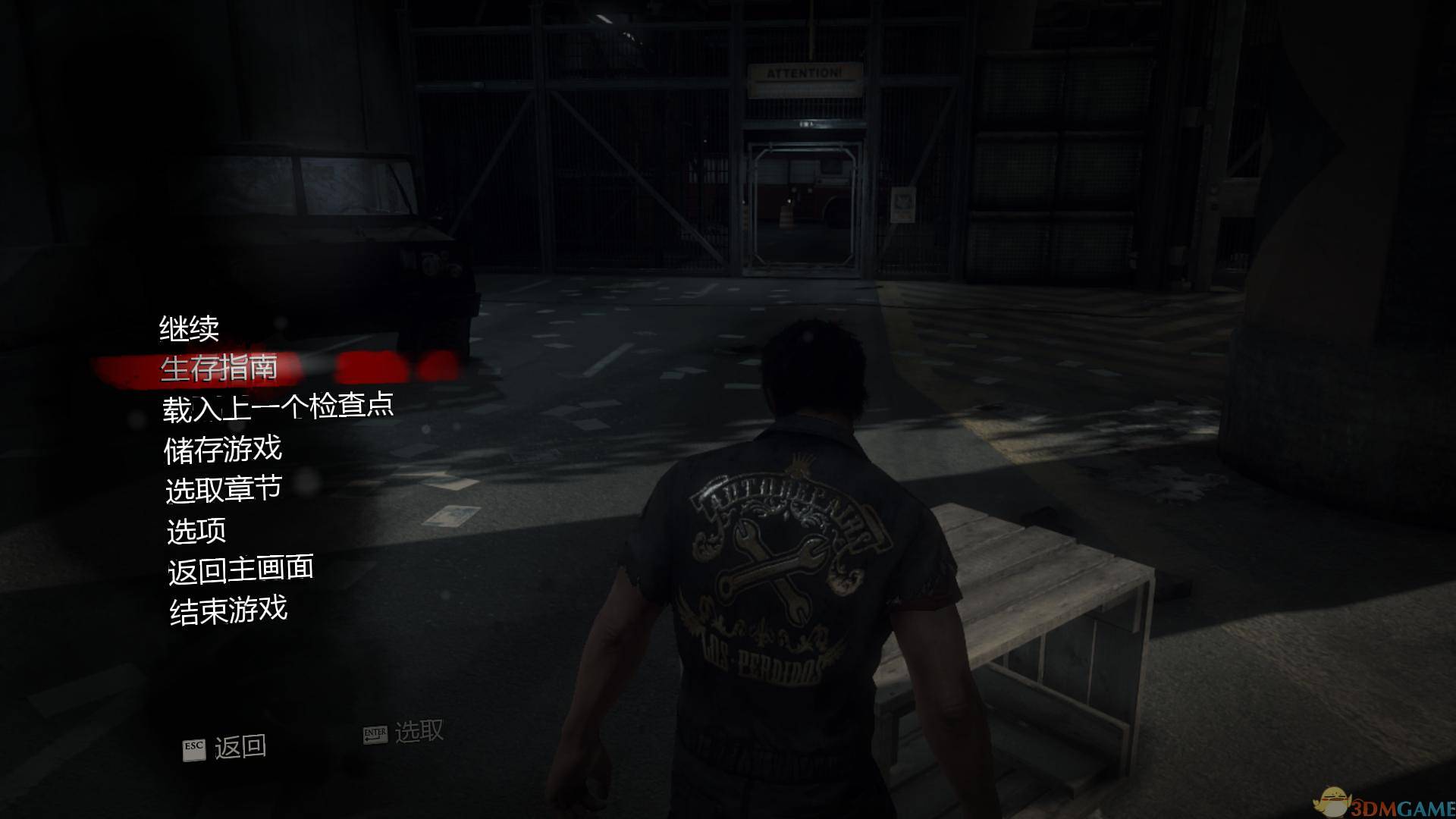Open the 选项 options menu
This screenshot has height=819, width=1456.
pos(196,530)
